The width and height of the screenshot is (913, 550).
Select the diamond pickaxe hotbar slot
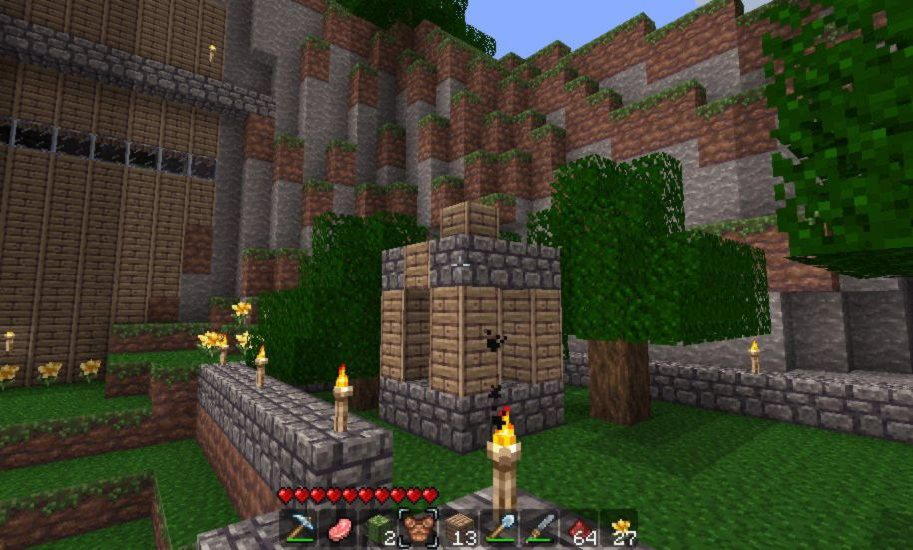(x=299, y=527)
